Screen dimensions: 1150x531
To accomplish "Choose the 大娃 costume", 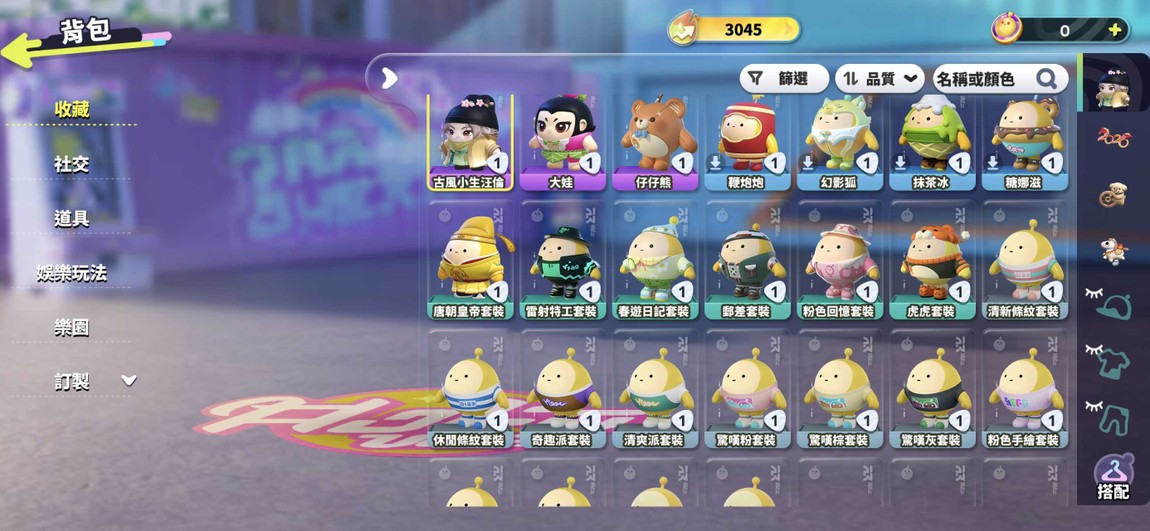I will 563,141.
